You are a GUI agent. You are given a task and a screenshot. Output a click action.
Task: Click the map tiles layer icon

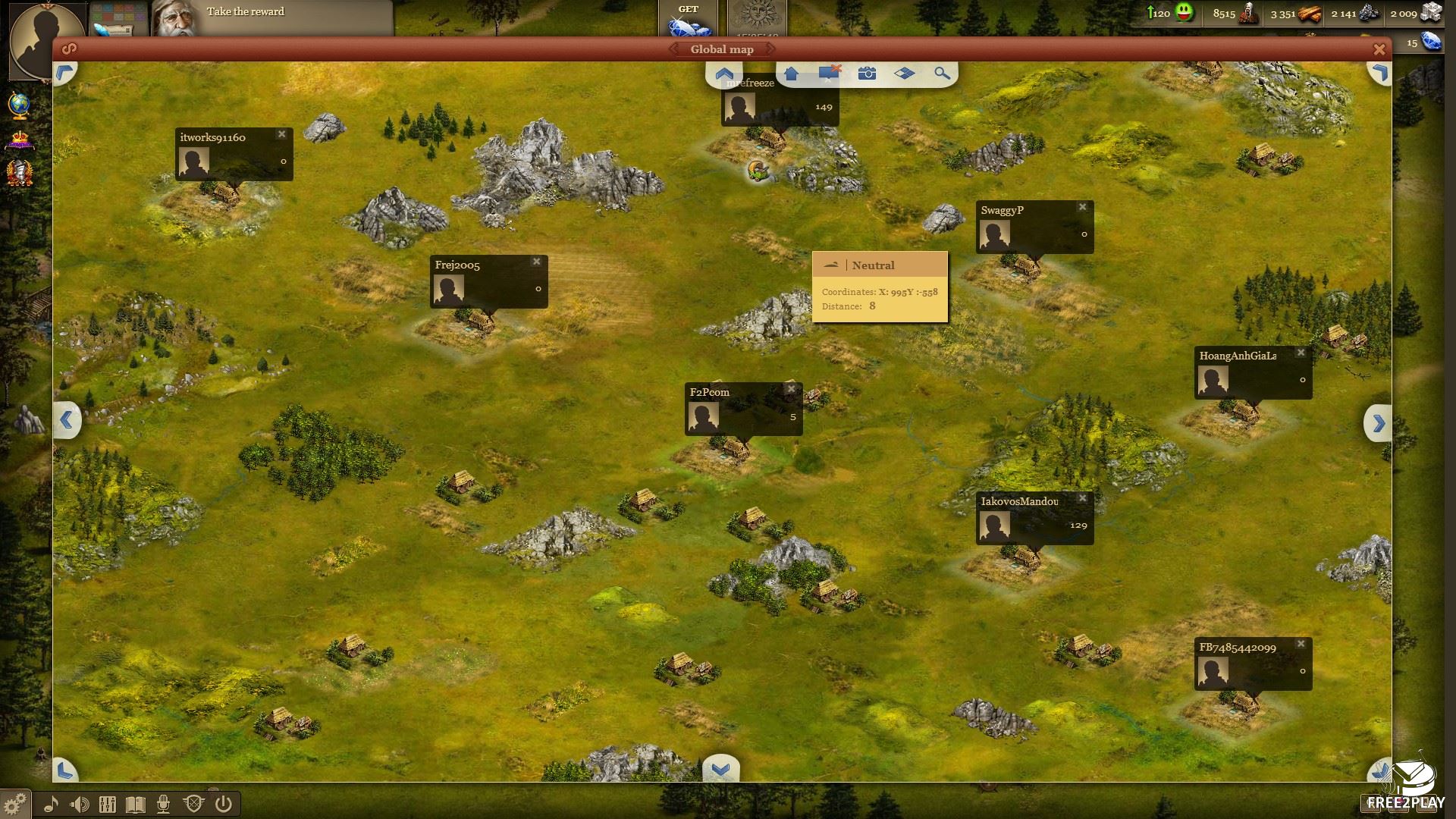coord(904,74)
